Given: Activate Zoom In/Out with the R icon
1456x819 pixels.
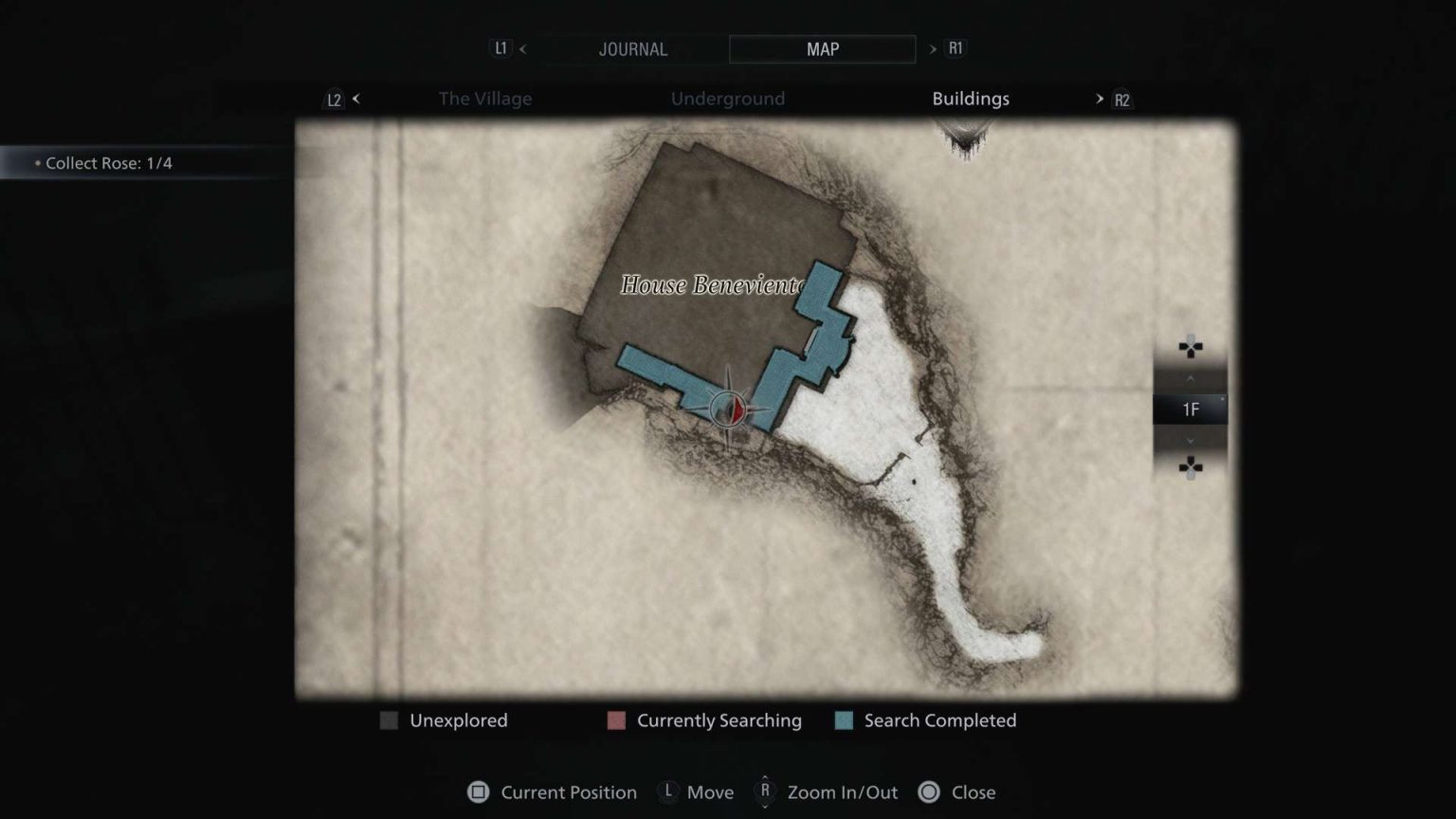Looking at the screenshot, I should pyautogui.click(x=763, y=792).
